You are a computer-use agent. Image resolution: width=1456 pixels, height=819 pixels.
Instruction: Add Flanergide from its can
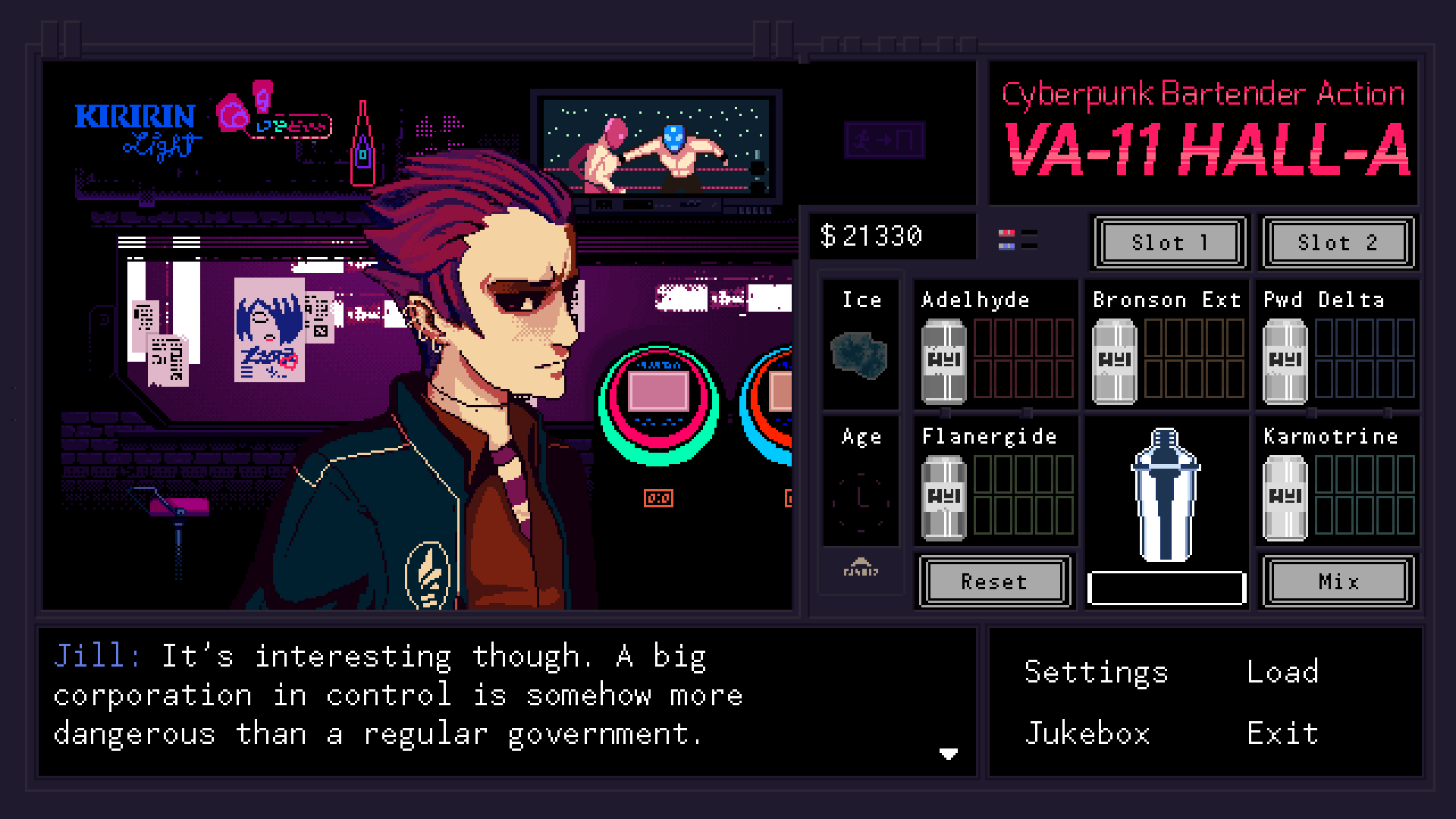(x=943, y=497)
